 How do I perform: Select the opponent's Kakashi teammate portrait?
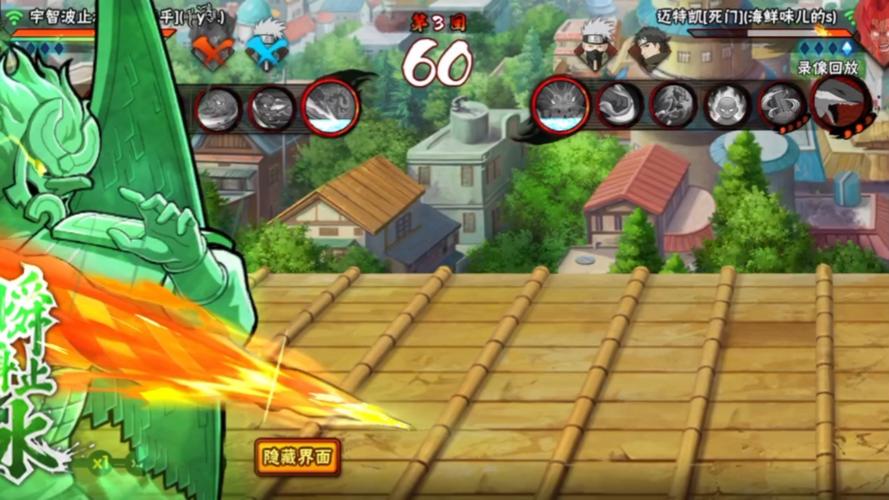coord(598,45)
